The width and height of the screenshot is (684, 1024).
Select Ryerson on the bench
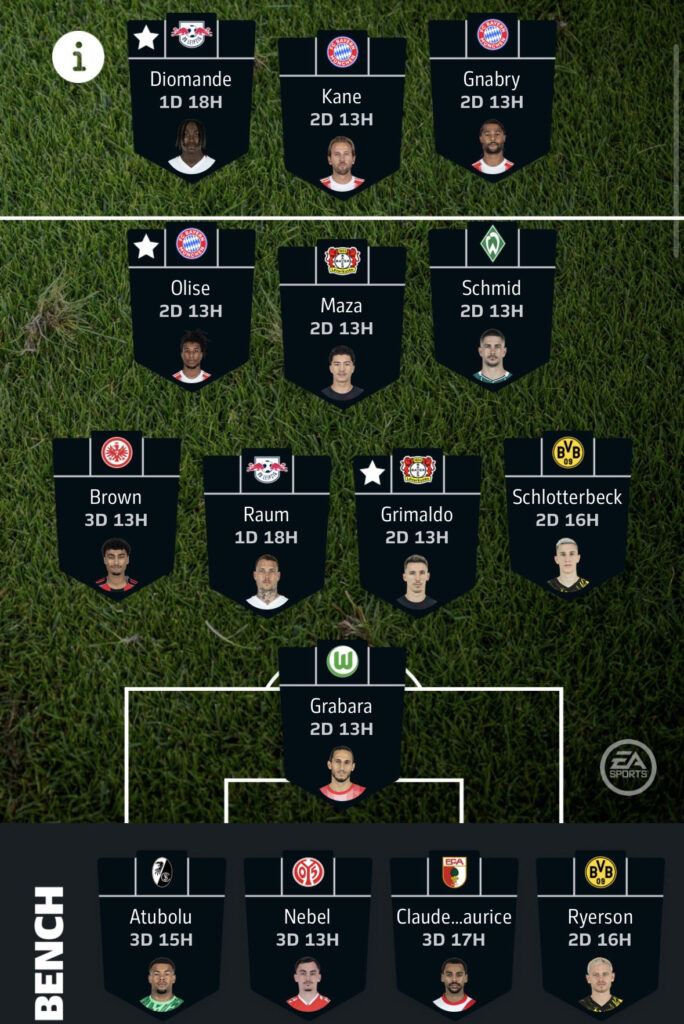600,938
